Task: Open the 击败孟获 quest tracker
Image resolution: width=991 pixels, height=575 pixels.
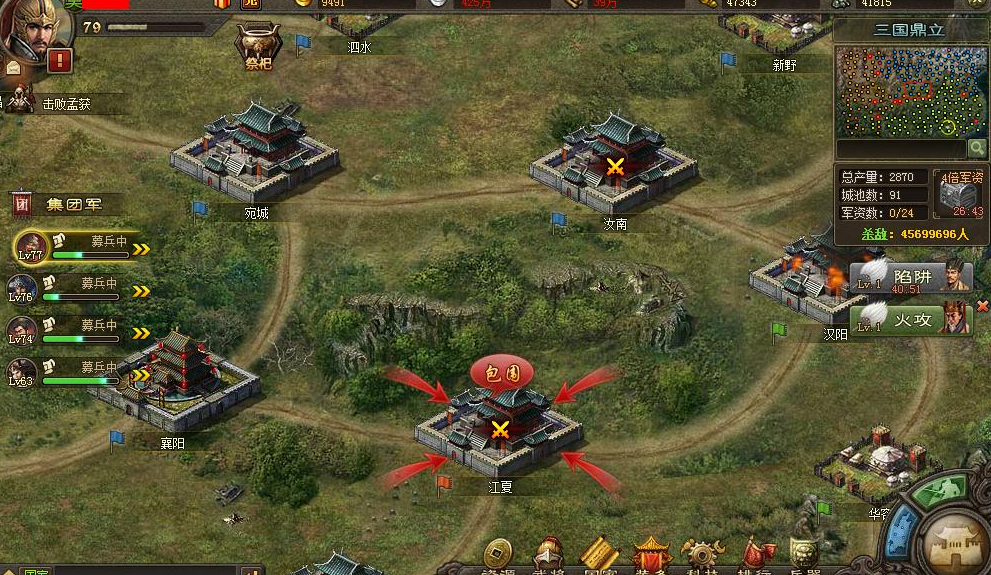Action: point(66,104)
